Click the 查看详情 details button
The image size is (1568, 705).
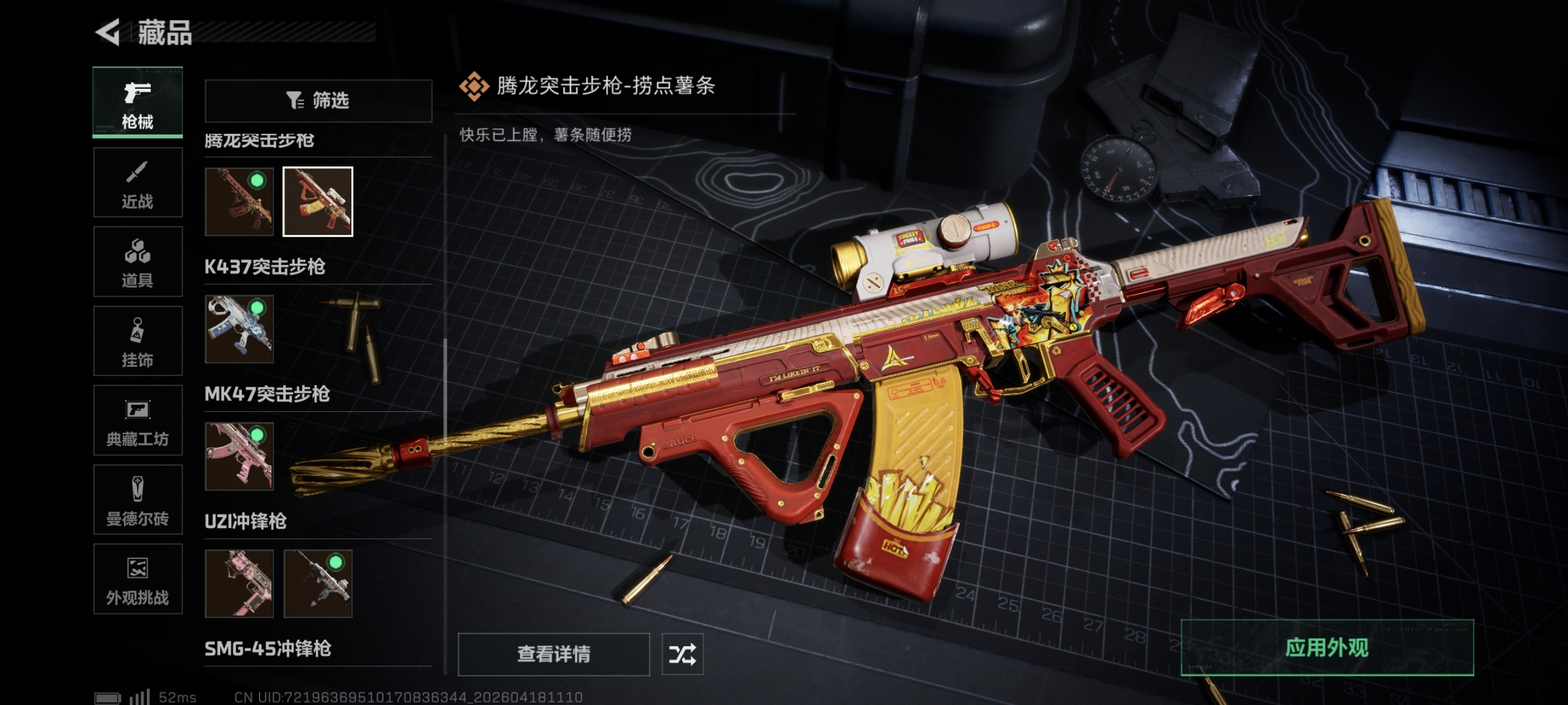553,655
